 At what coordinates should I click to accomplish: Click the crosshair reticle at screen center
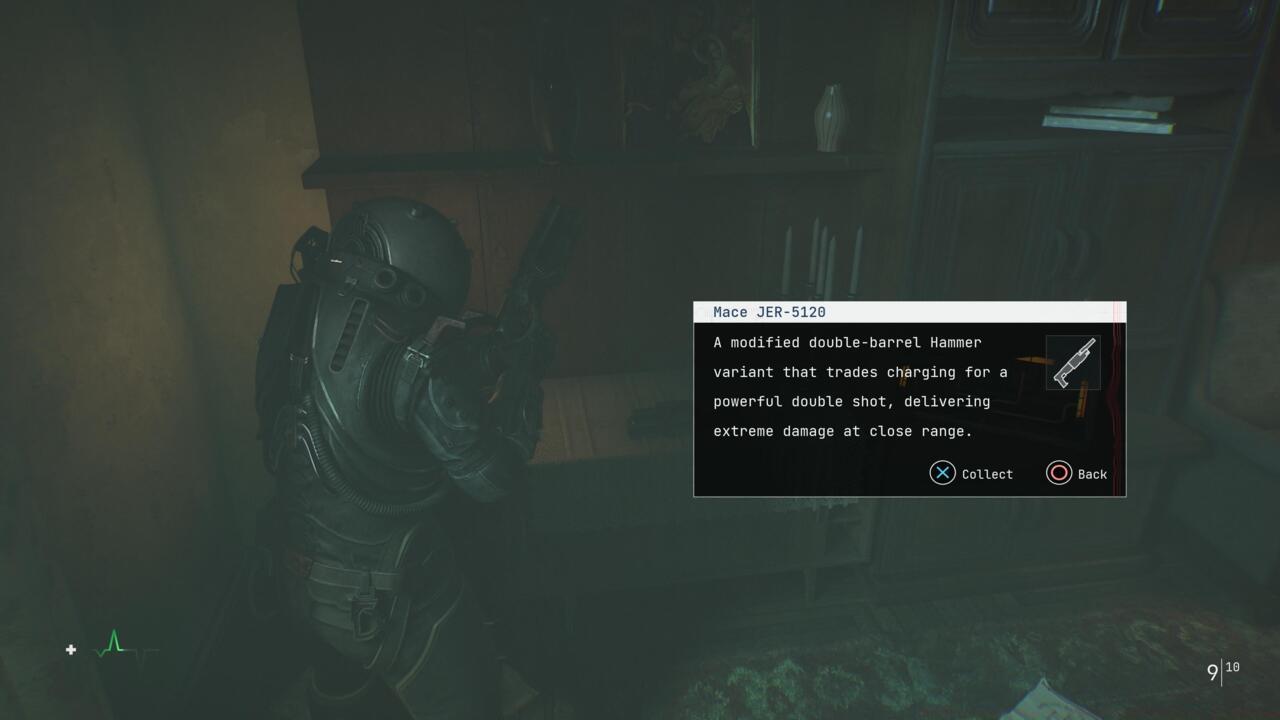click(640, 360)
